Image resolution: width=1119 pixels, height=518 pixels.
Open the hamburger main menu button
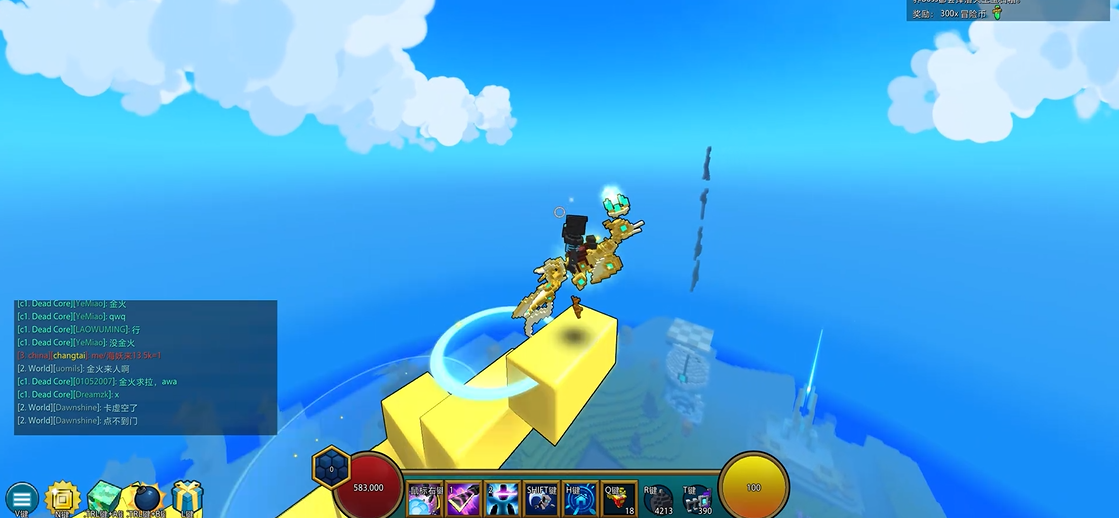tap(21, 498)
